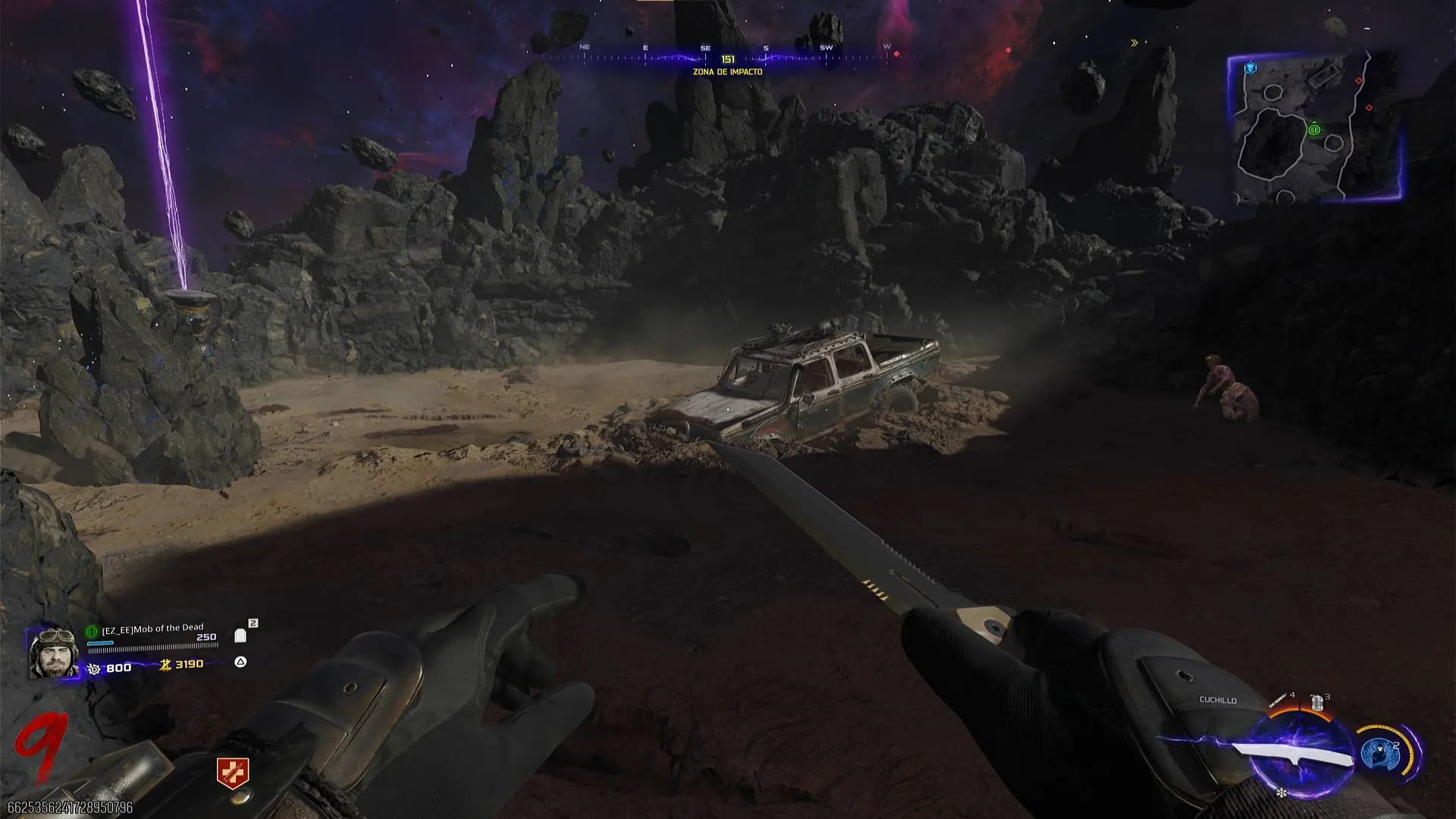The image size is (1456, 819).
Task: Click the player portrait with goggles
Action: (x=54, y=652)
